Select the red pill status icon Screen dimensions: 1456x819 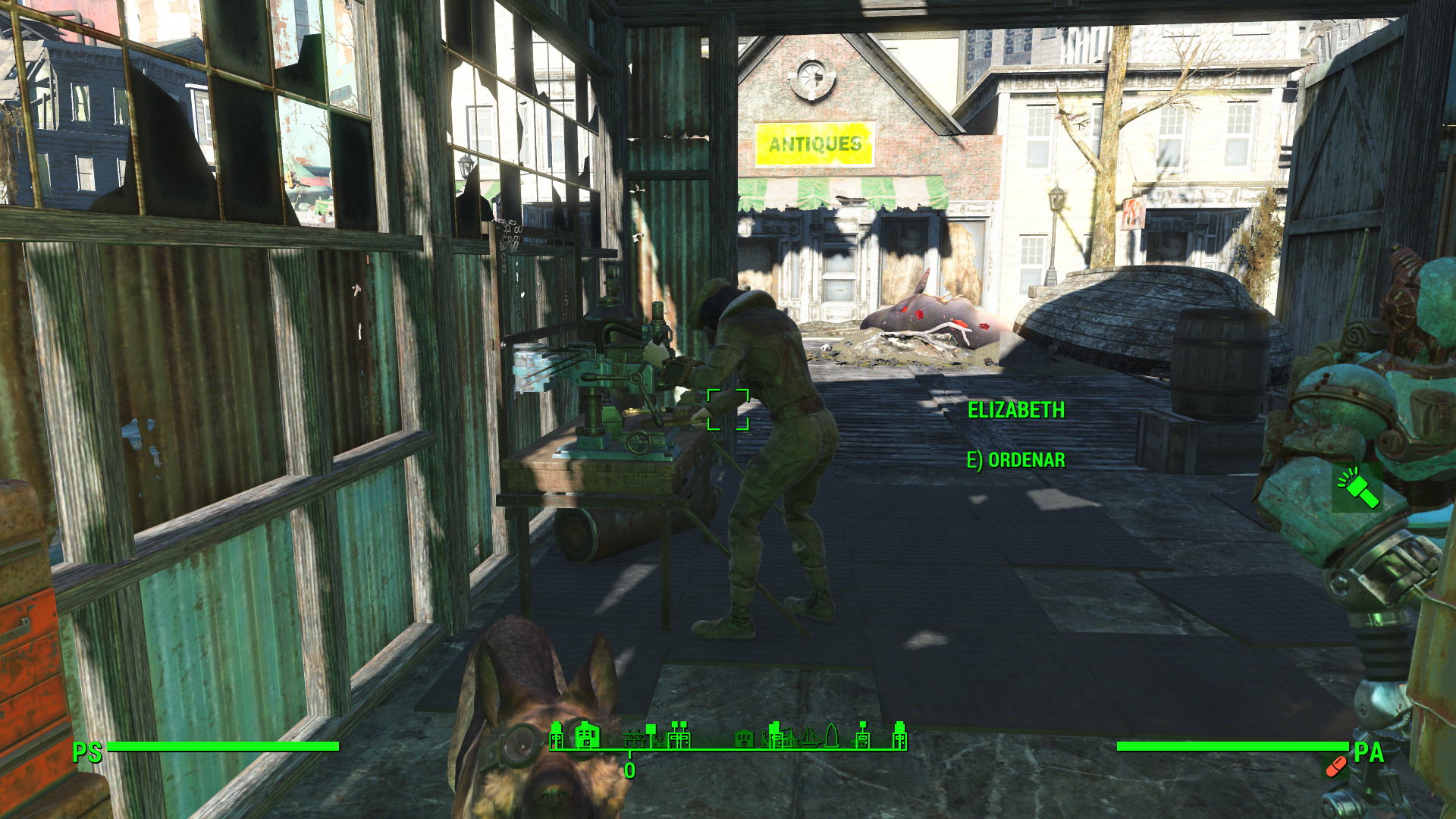click(1335, 767)
